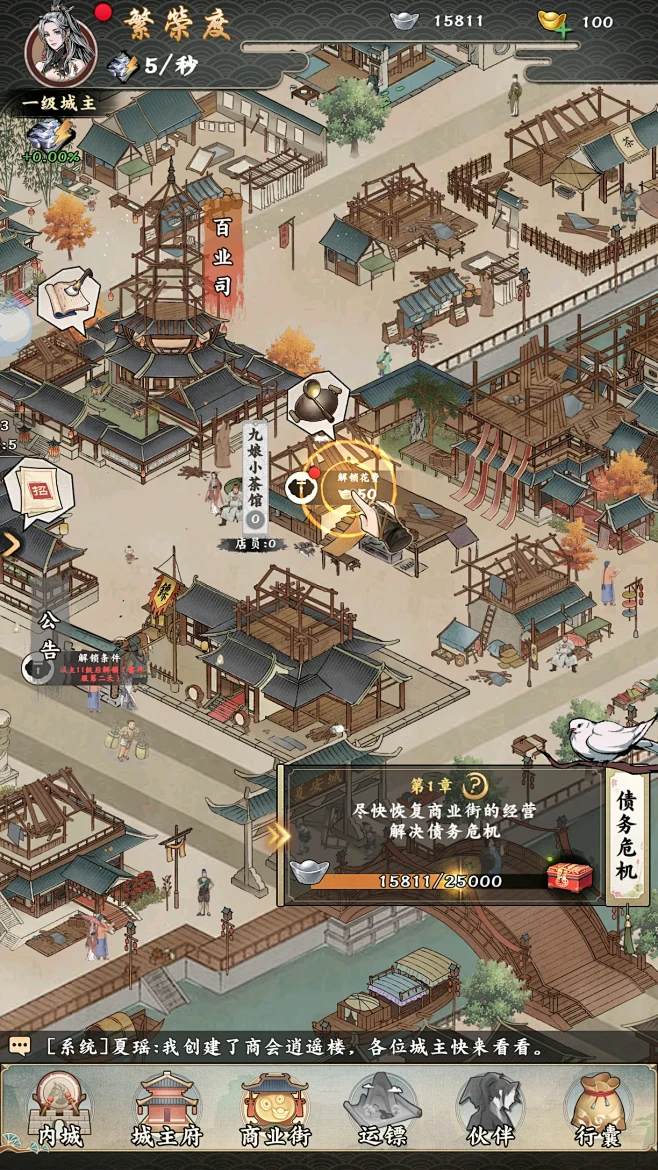Show the 伙伴 partners screen
The width and height of the screenshot is (658, 1170).
tap(490, 1110)
